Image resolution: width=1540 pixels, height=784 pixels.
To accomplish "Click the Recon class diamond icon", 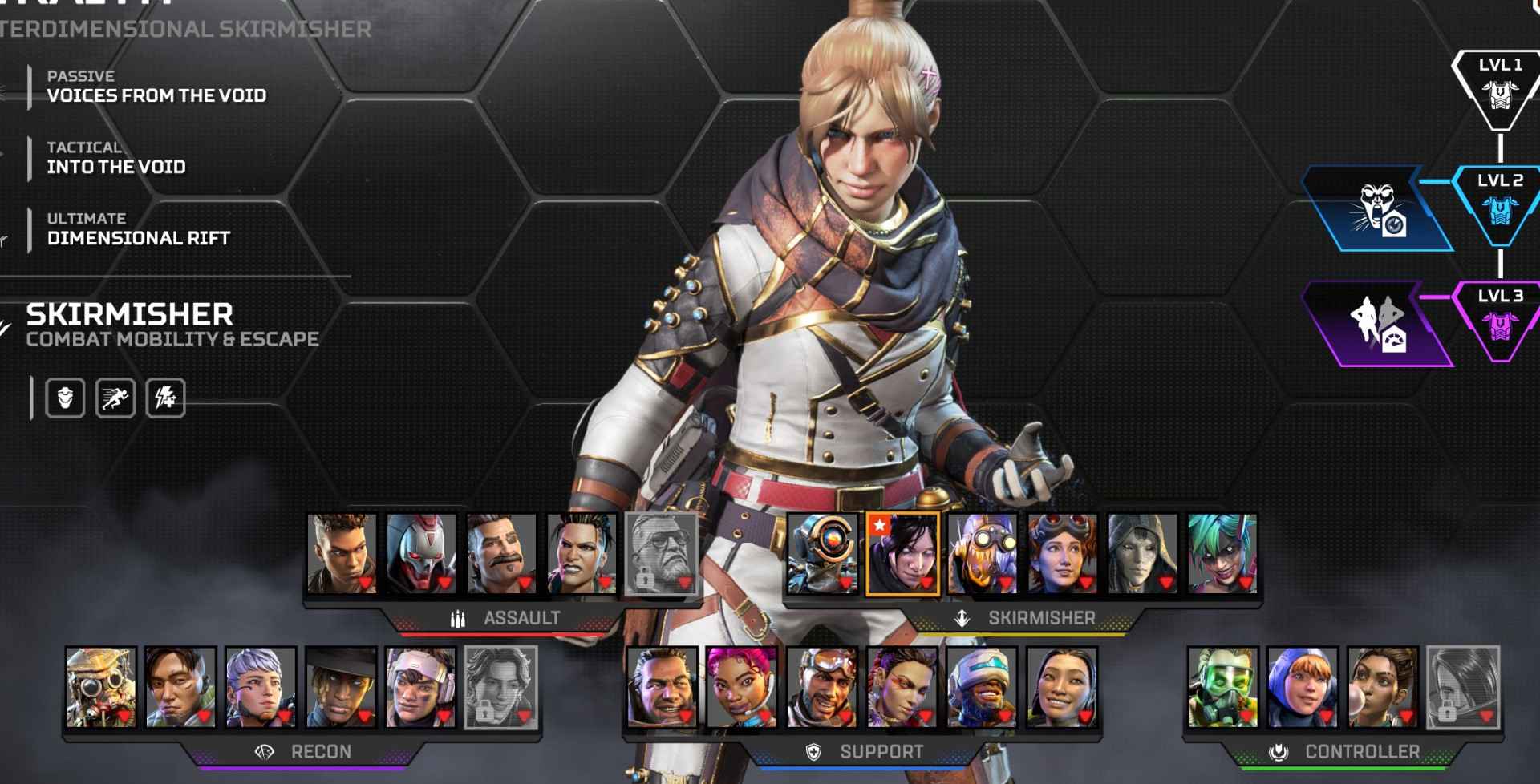I will (263, 752).
